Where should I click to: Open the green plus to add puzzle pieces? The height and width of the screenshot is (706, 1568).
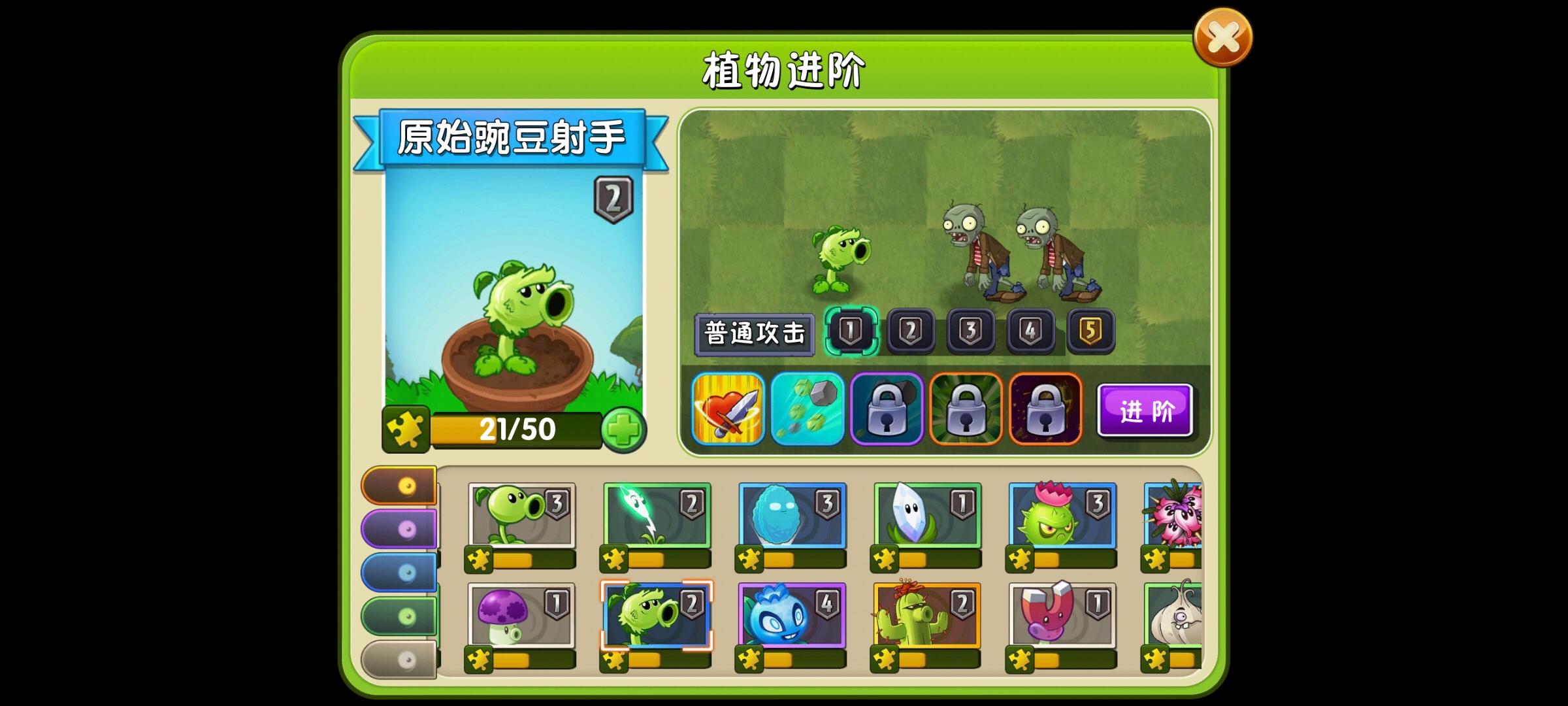[625, 429]
